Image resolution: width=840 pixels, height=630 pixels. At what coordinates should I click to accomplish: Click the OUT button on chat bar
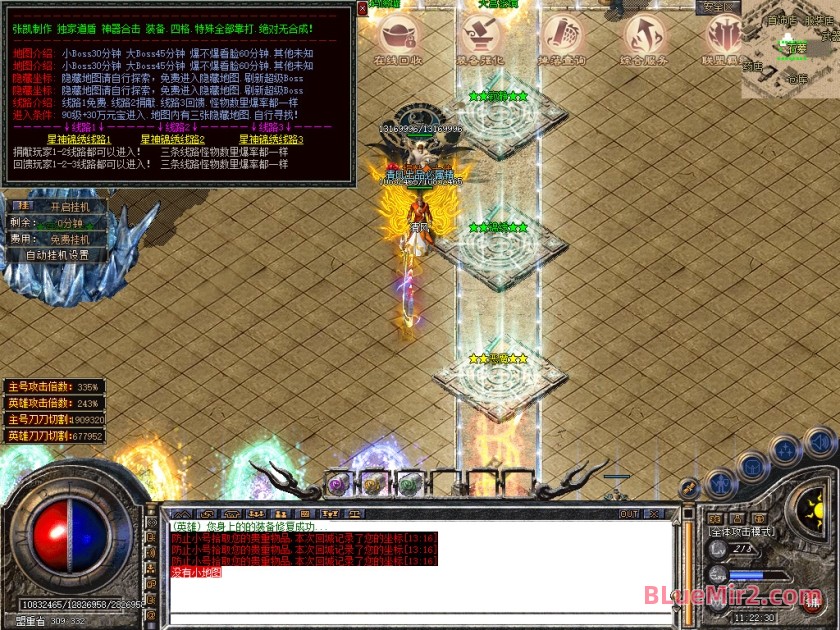[629, 514]
